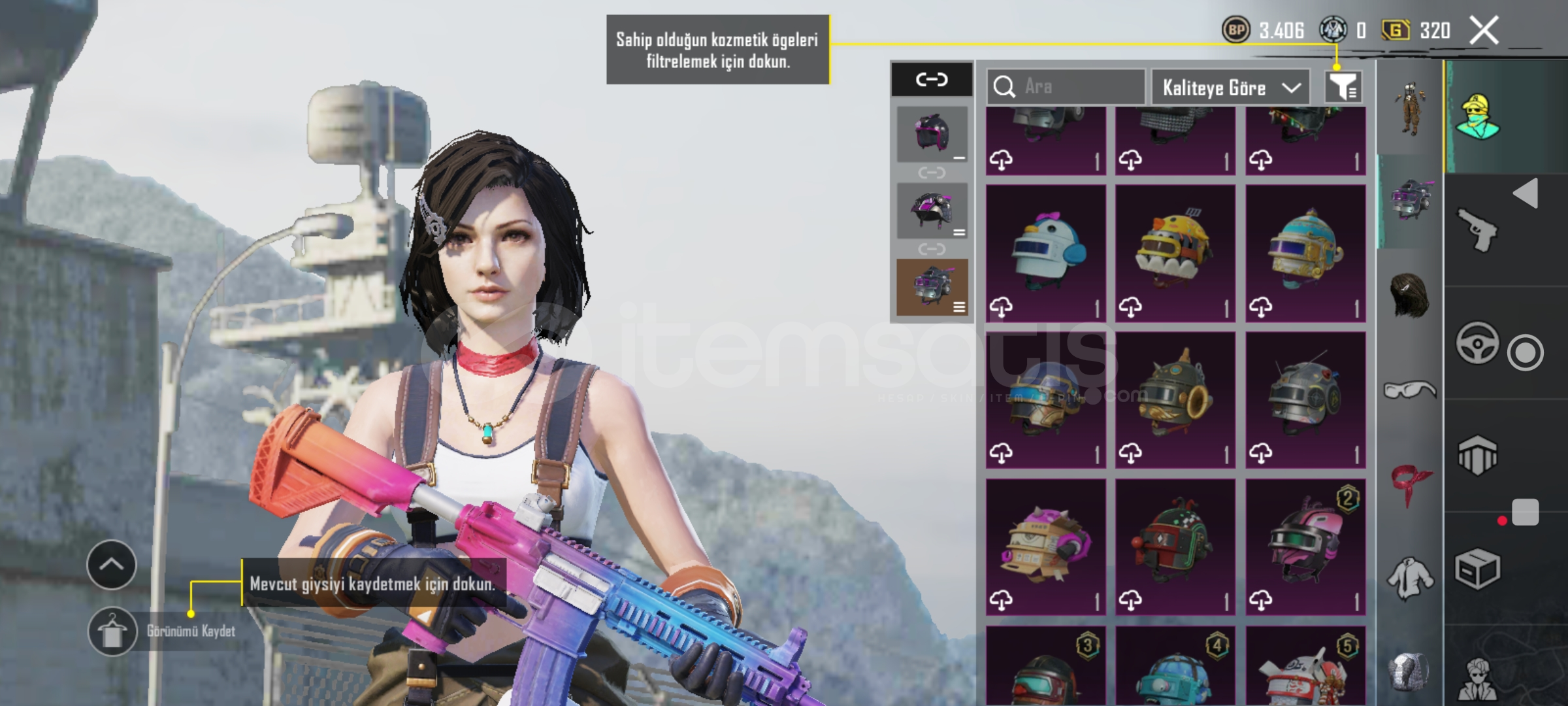This screenshot has height=706, width=1568.
Task: Toggle the owned cosmetics filter funnel
Action: coord(1342,87)
